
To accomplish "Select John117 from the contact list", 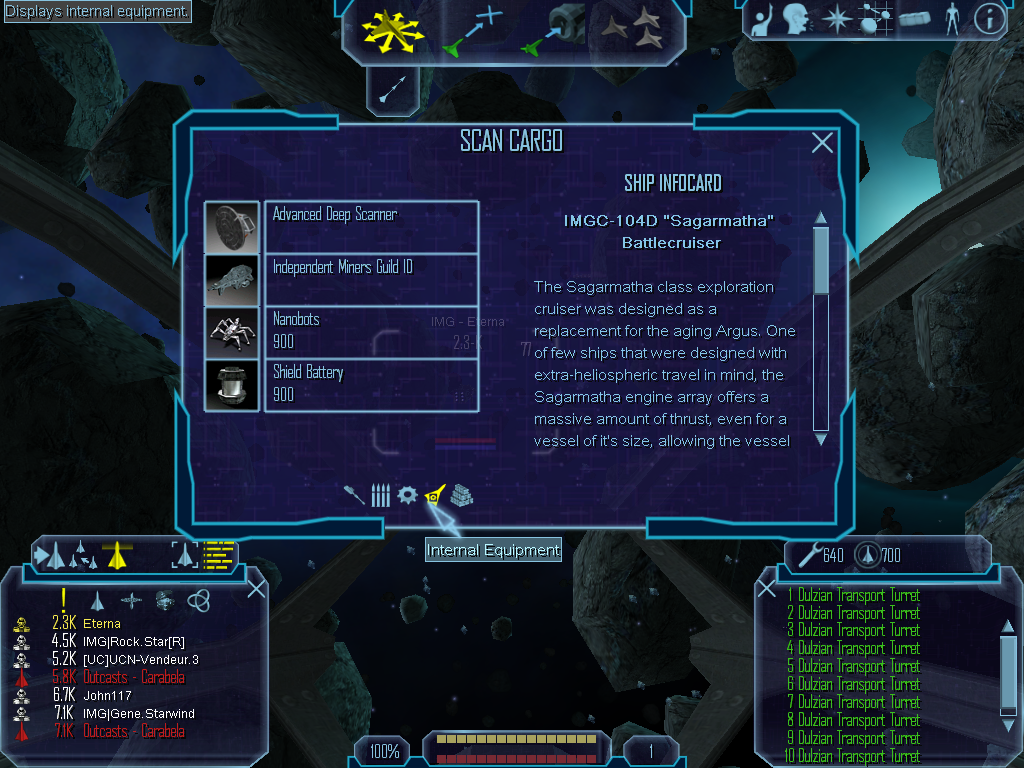I will click(x=104, y=695).
